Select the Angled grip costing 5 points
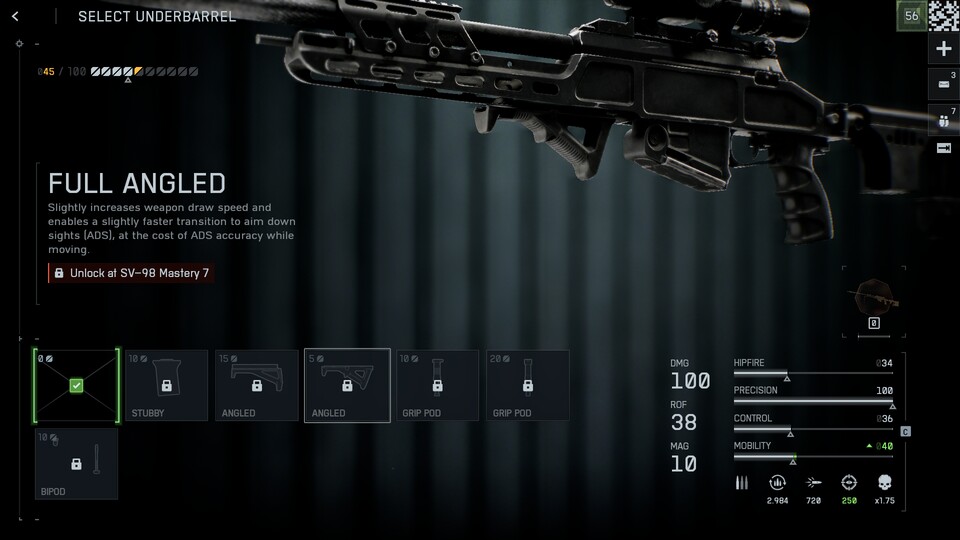The width and height of the screenshot is (960, 540). pos(347,385)
